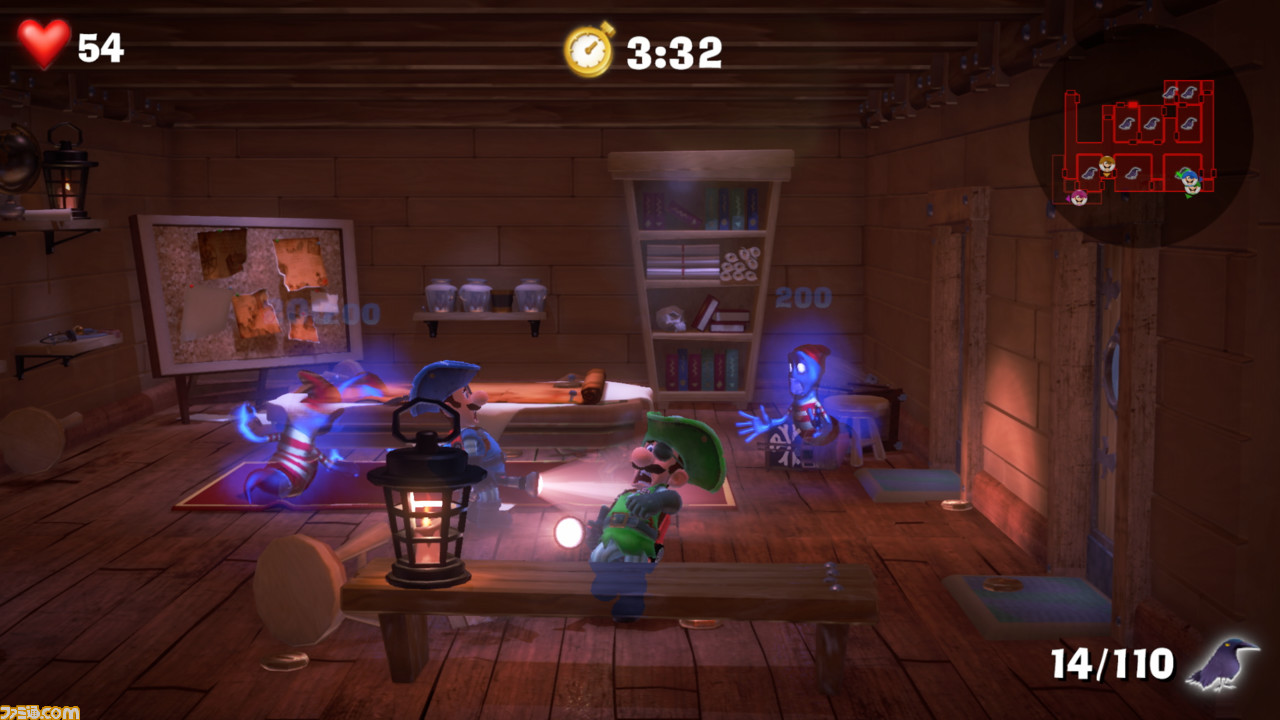The width and height of the screenshot is (1280, 720).
Task: Click the Famitsu.com watermark logo
Action: [x=40, y=711]
